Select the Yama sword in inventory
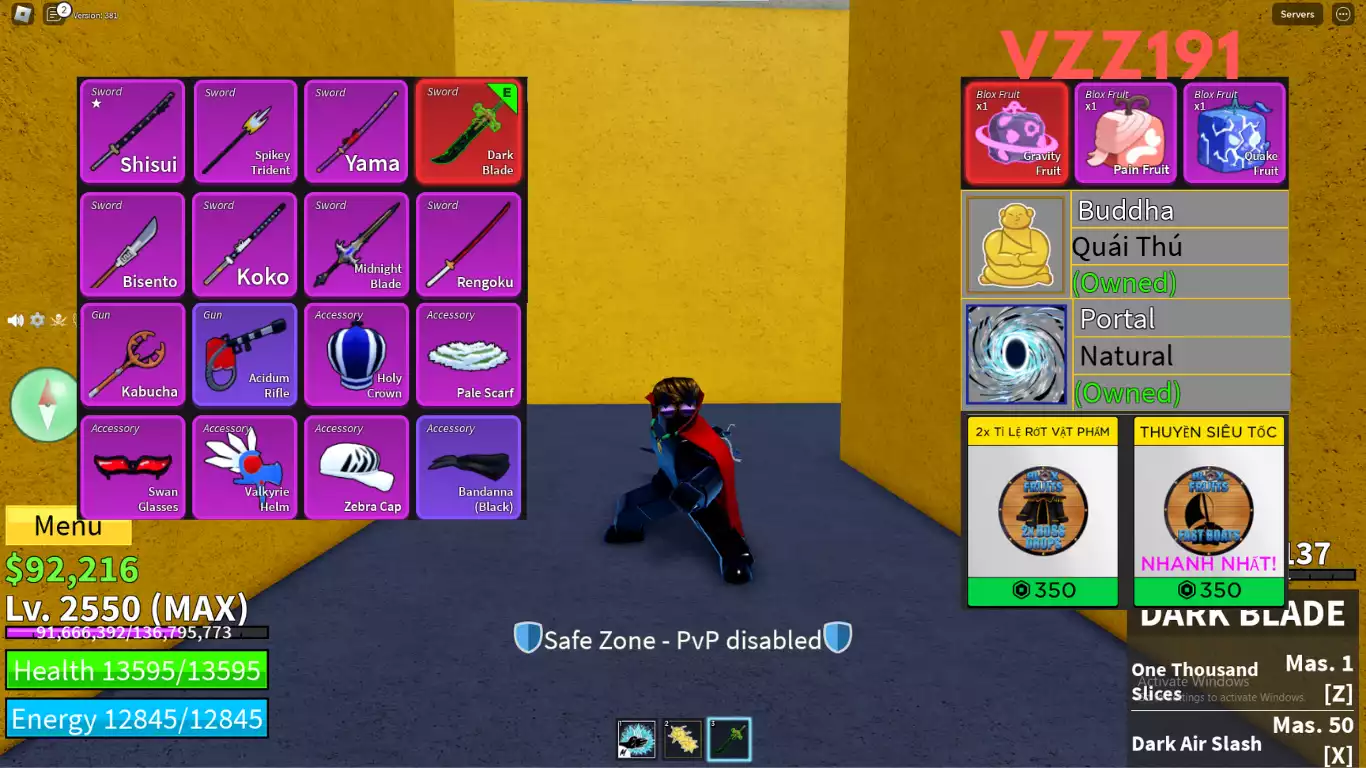 357,132
